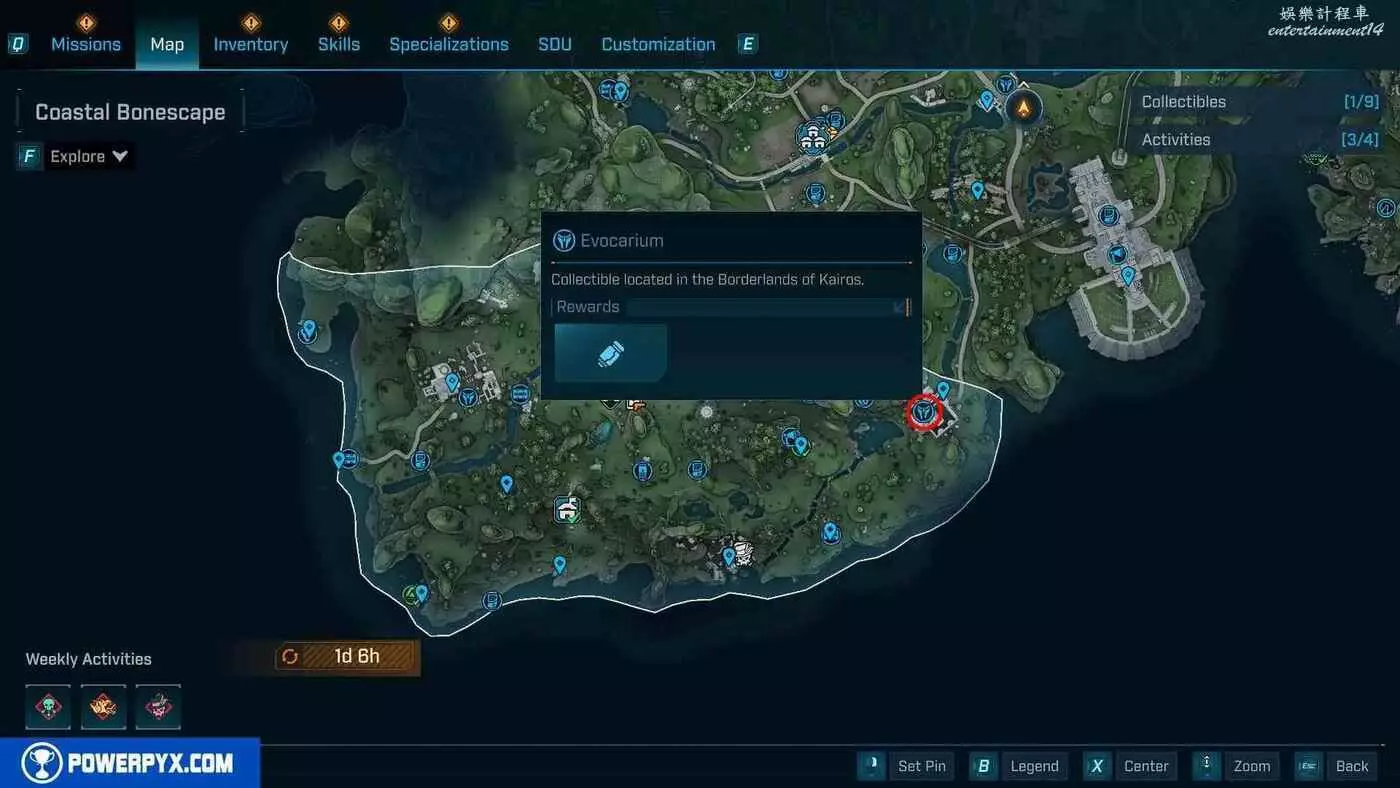Open the map Legend
The width and height of the screenshot is (1400, 788).
click(1019, 766)
